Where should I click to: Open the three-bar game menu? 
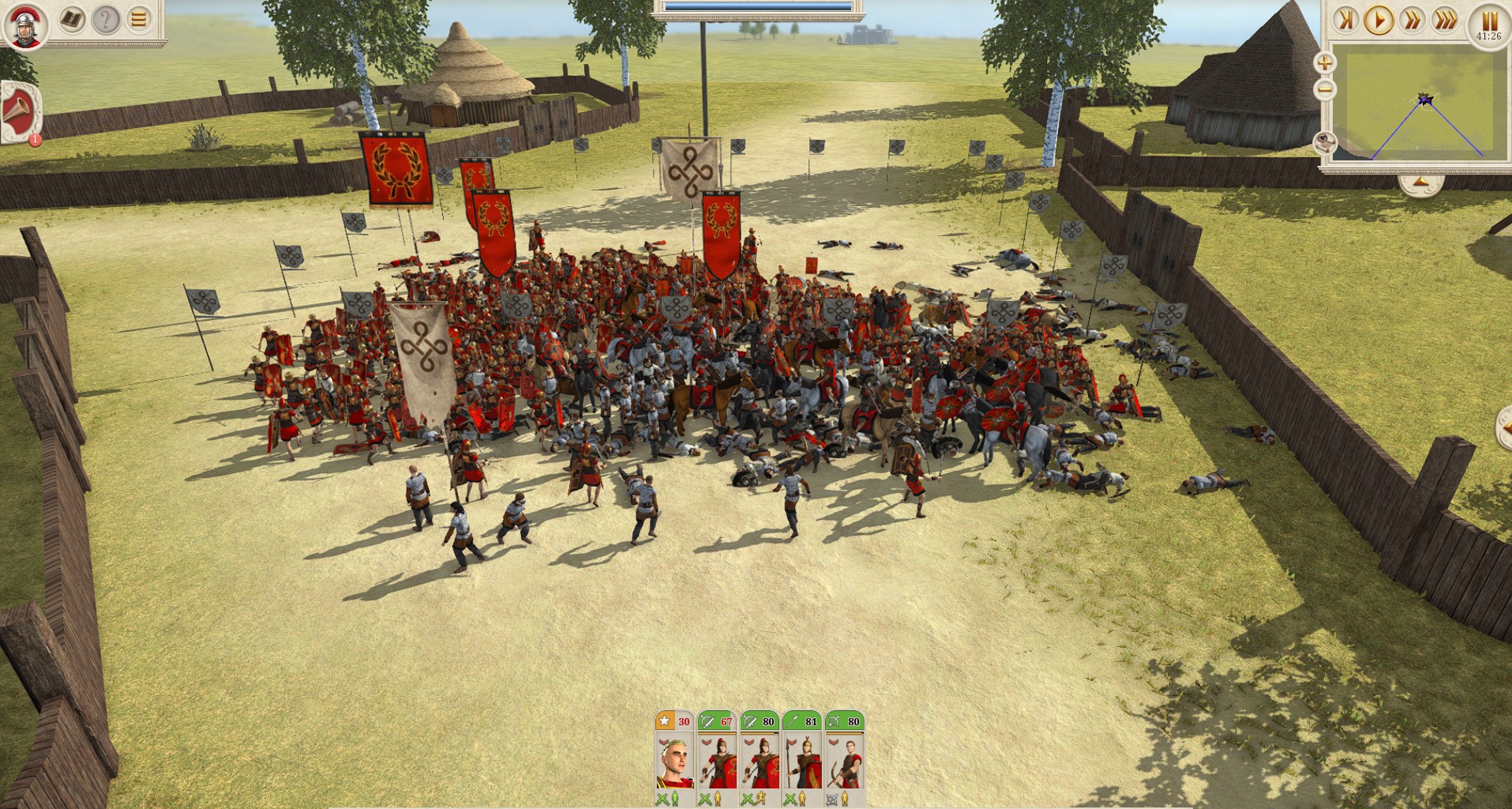tap(139, 19)
